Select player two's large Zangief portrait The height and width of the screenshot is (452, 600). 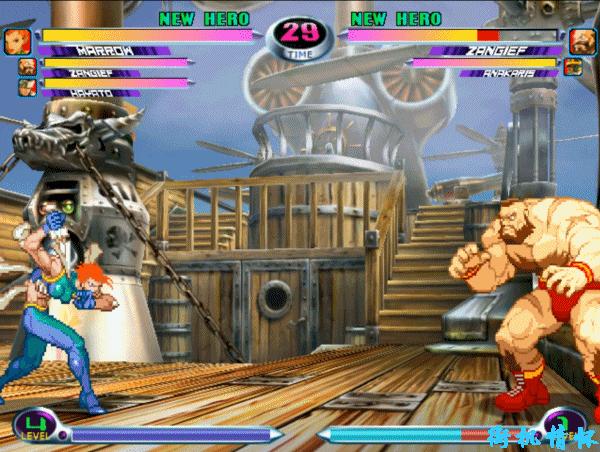pos(582,41)
